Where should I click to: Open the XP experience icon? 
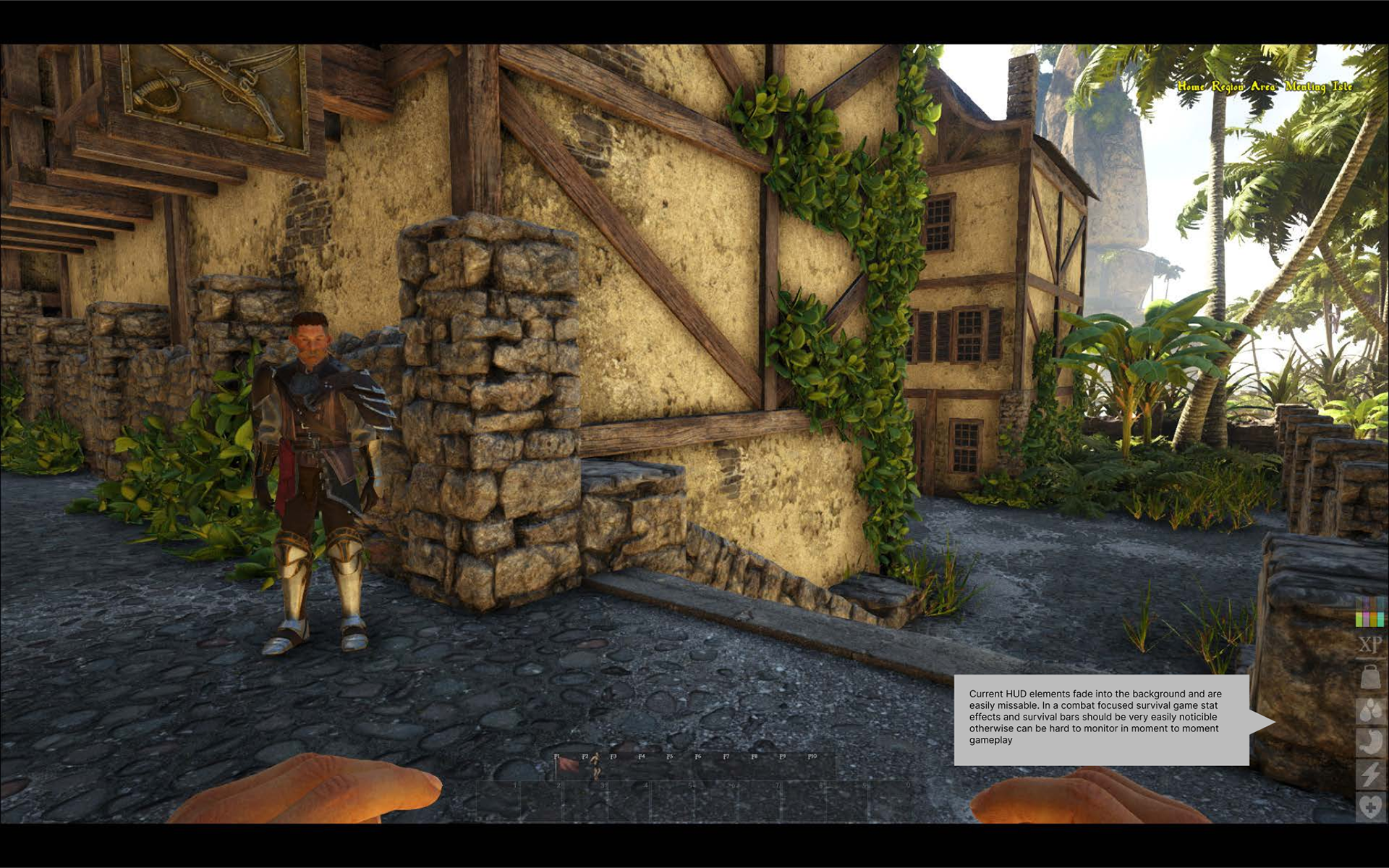coord(1369,644)
